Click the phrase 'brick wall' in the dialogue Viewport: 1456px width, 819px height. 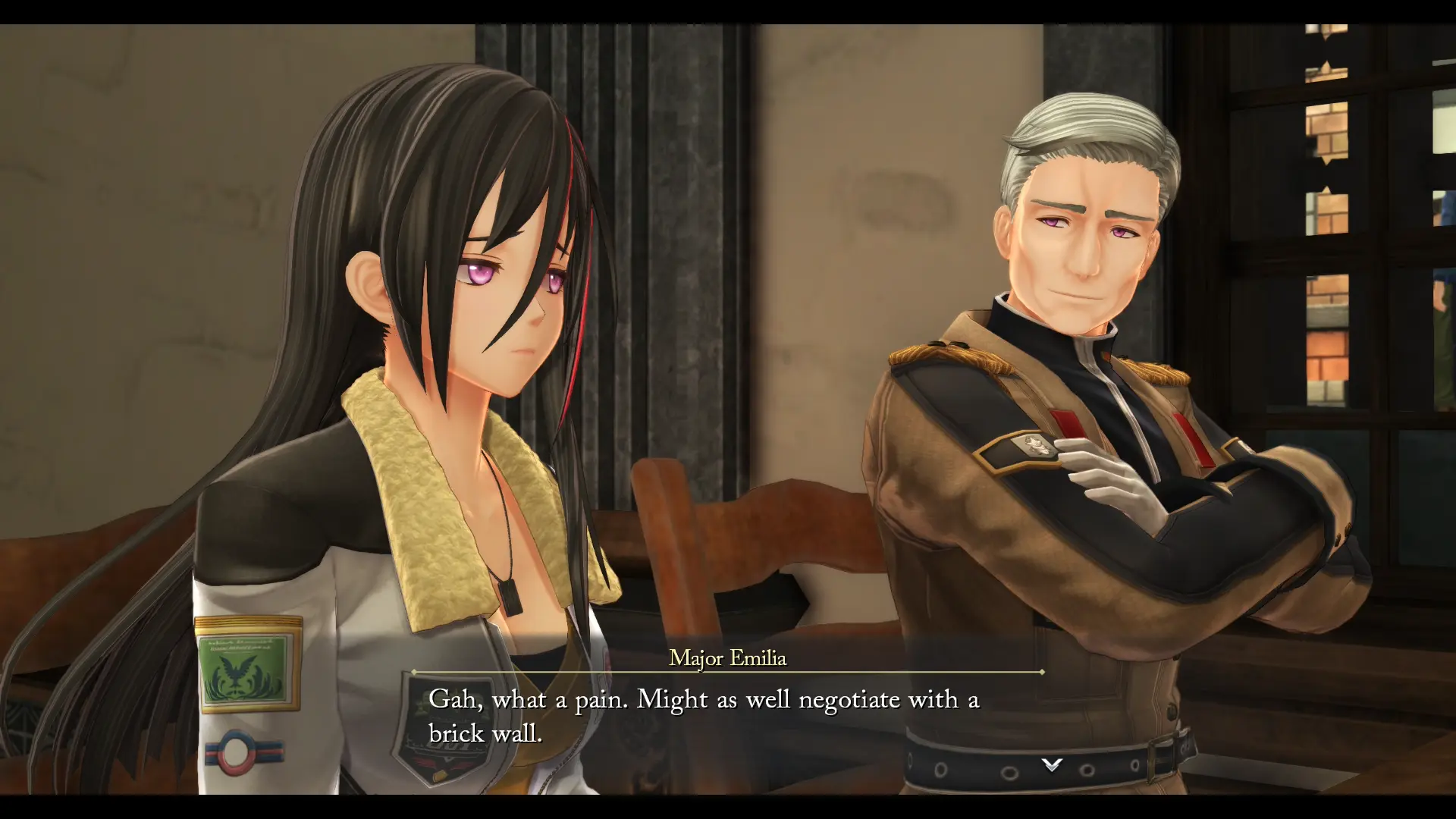pos(486,733)
